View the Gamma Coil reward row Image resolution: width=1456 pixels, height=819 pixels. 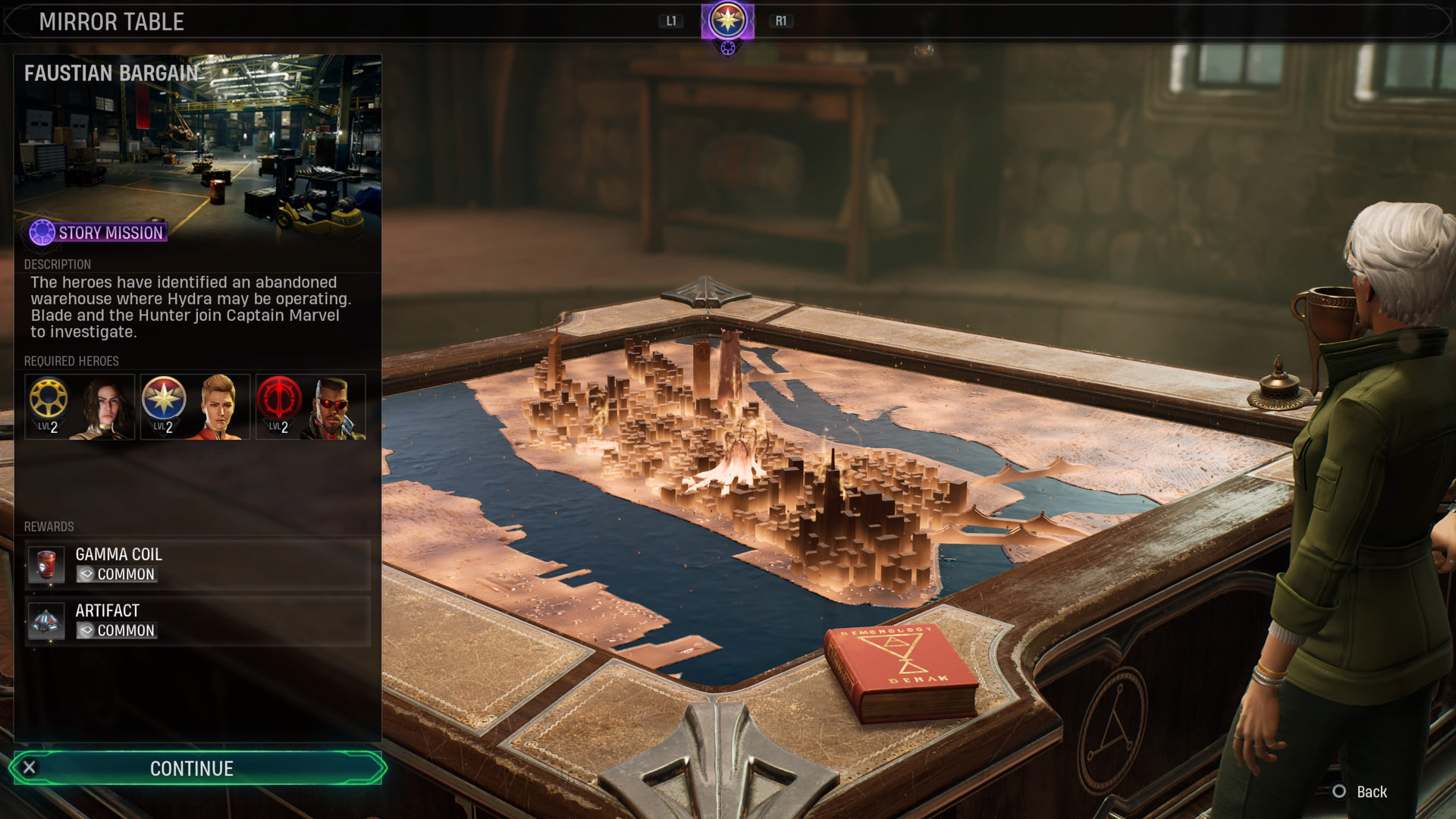(x=197, y=565)
